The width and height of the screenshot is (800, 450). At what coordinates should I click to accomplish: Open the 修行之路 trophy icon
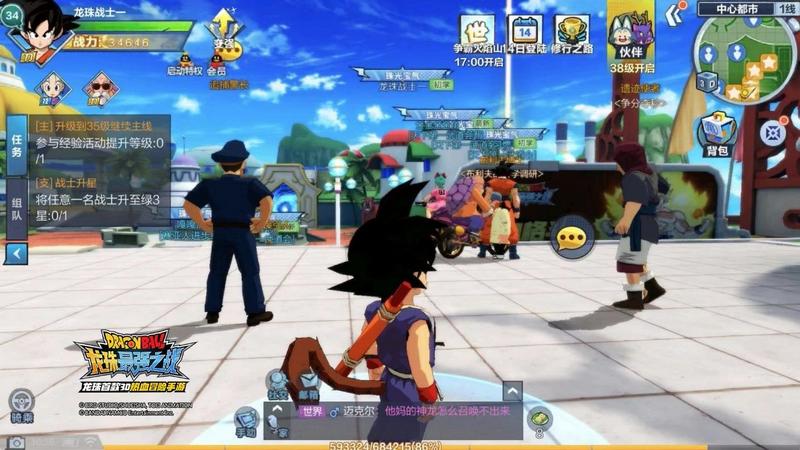(x=571, y=31)
